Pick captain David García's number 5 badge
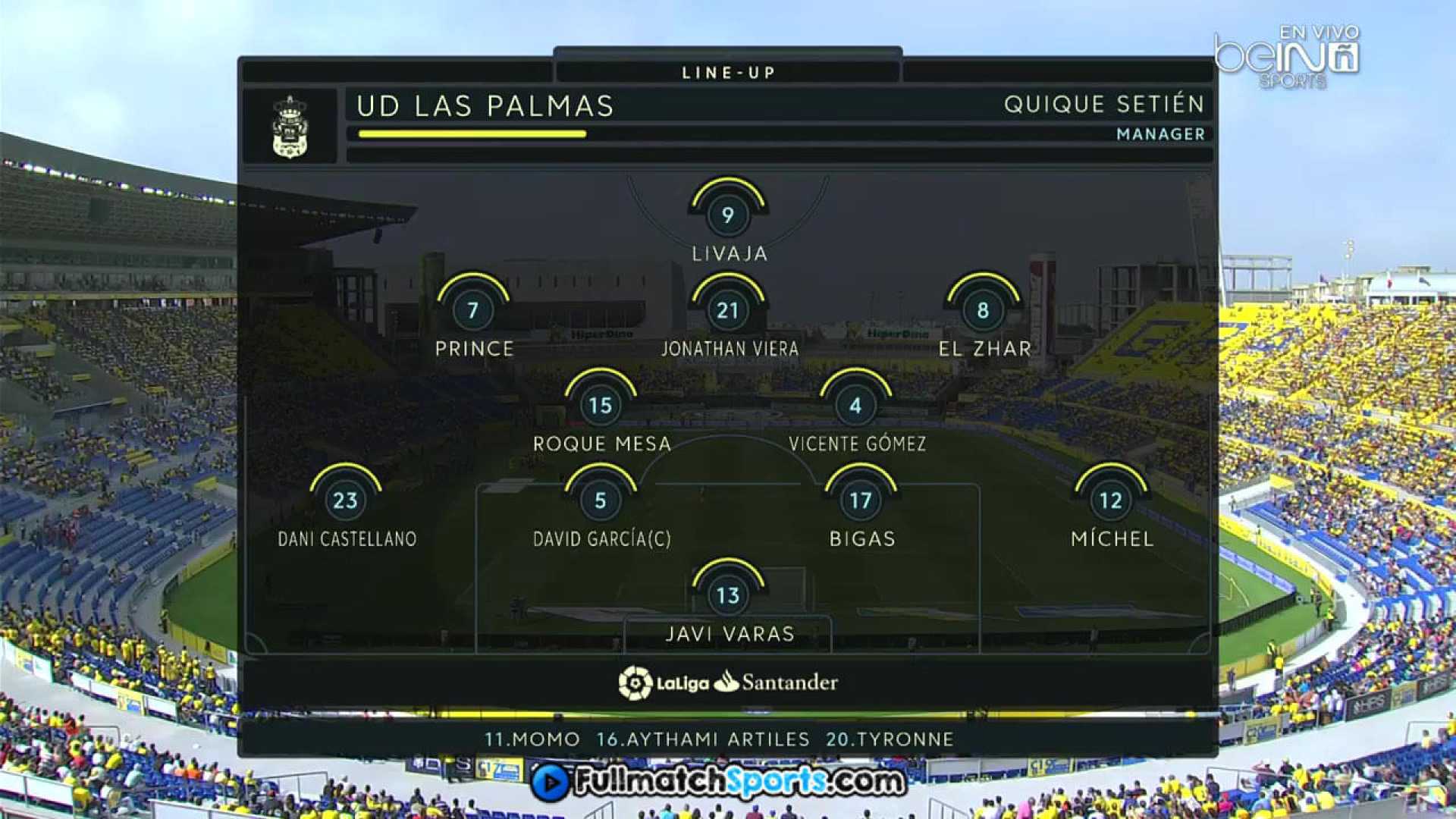 pyautogui.click(x=600, y=500)
